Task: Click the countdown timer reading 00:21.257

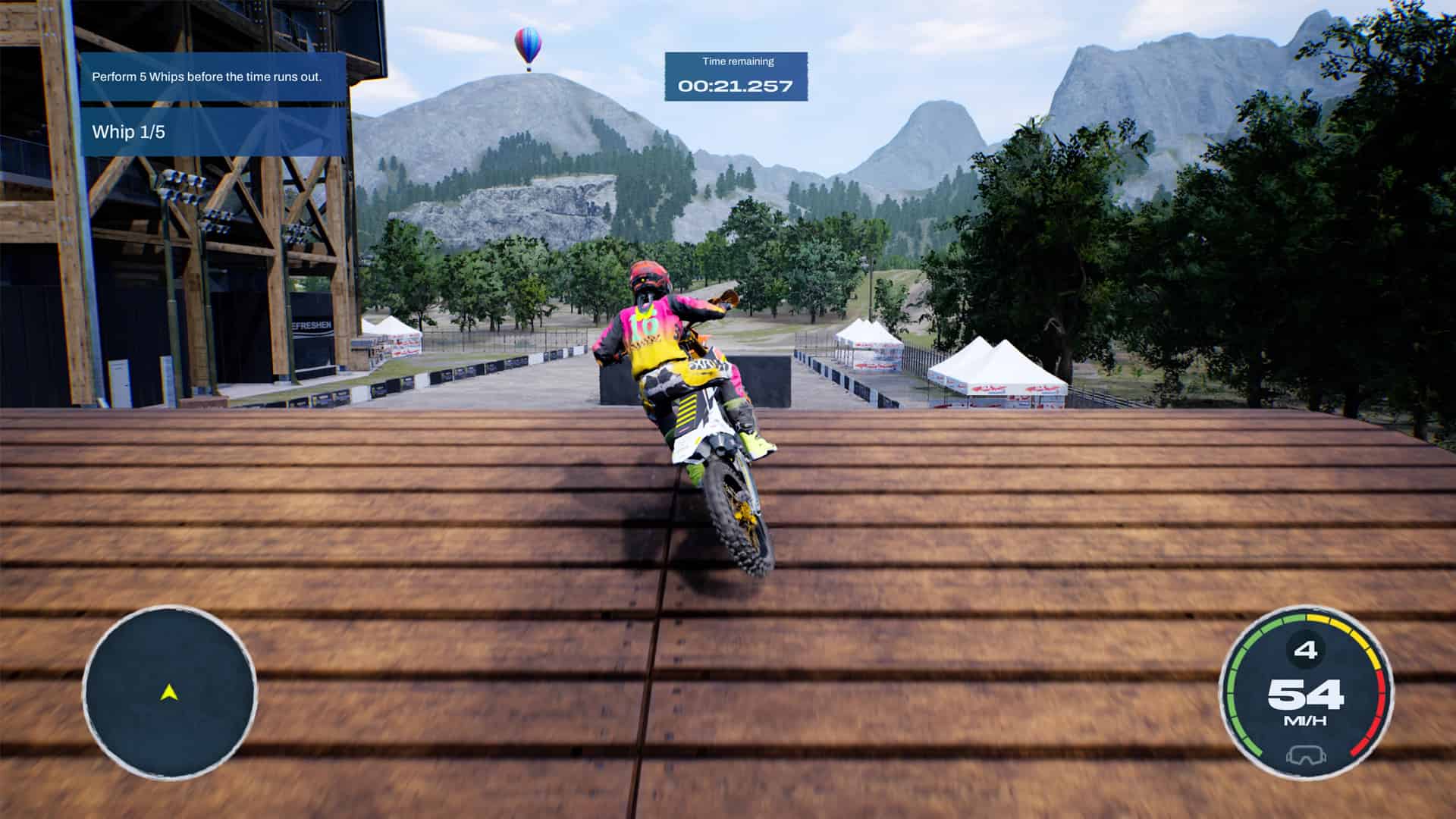Action: point(735,86)
